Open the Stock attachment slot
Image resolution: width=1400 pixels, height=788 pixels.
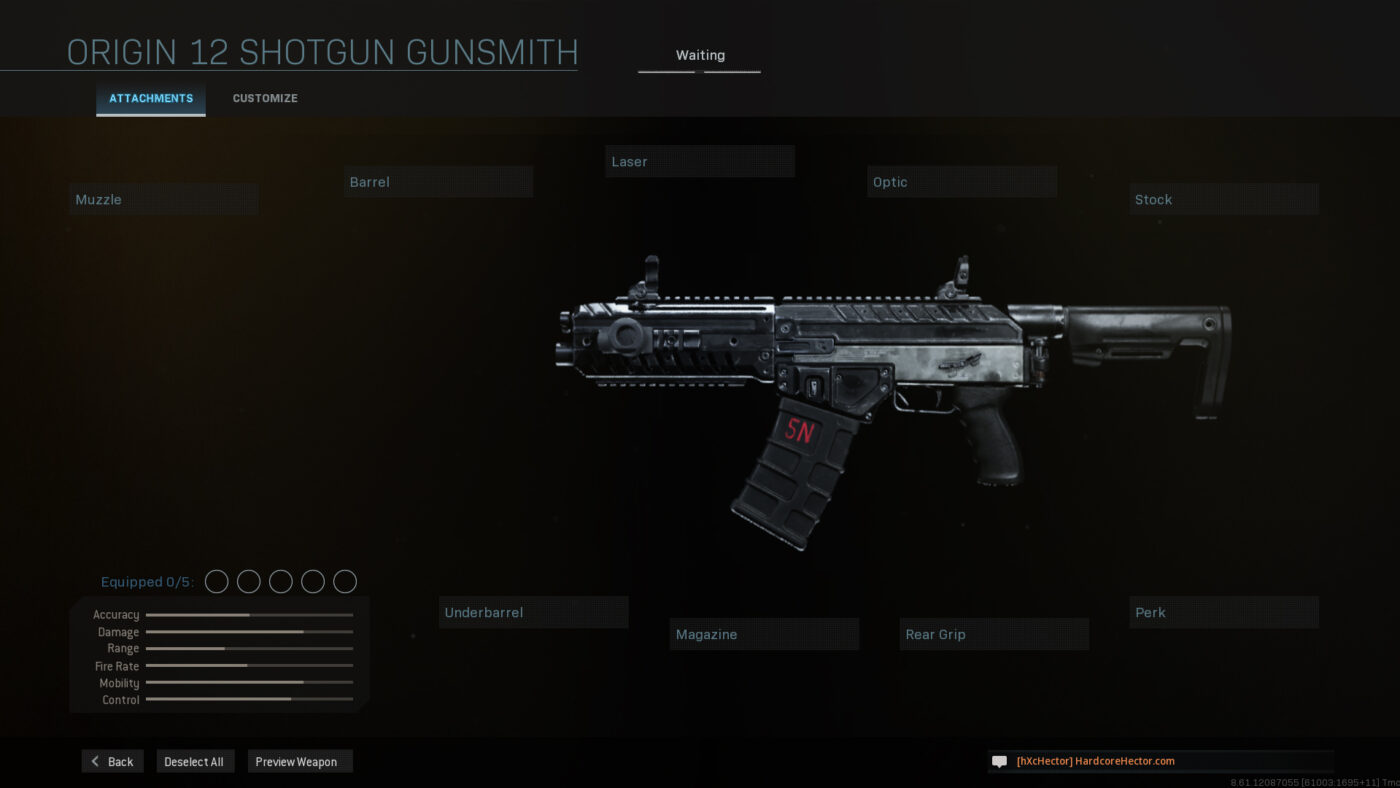coord(1223,199)
